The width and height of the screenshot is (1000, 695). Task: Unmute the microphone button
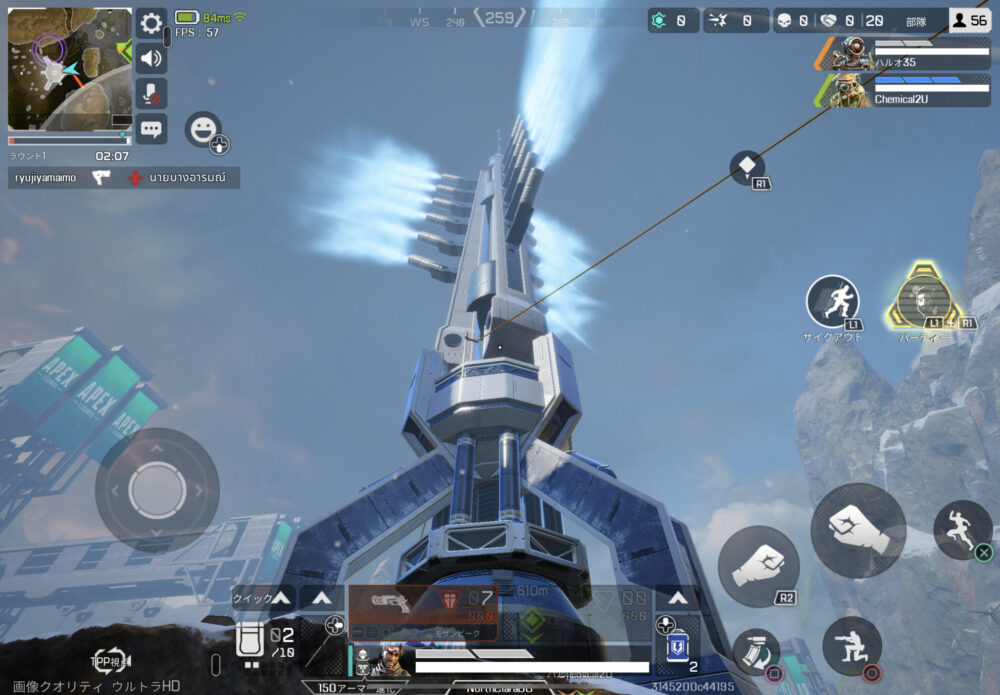tap(151, 93)
